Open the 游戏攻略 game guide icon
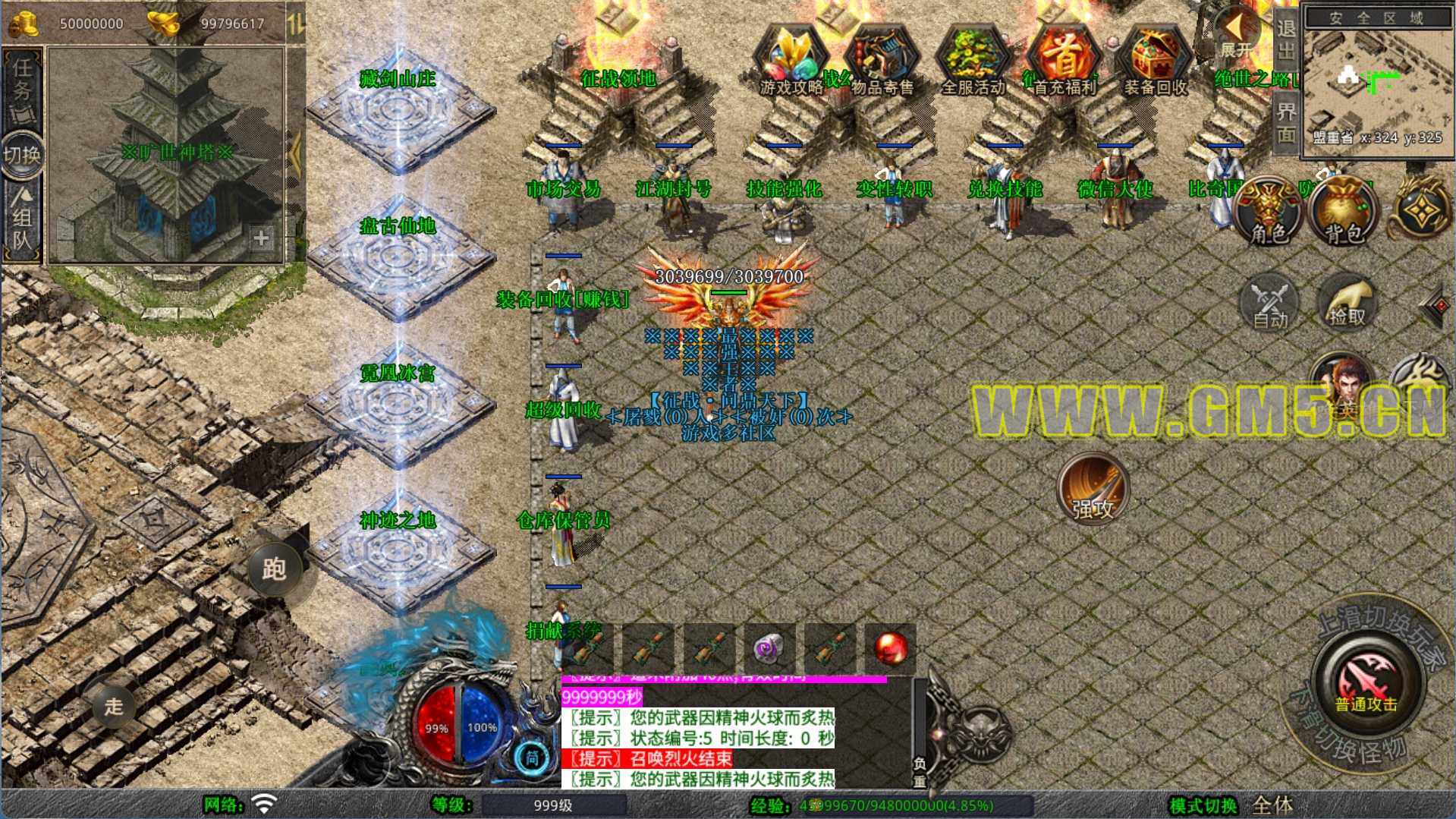 click(790, 62)
